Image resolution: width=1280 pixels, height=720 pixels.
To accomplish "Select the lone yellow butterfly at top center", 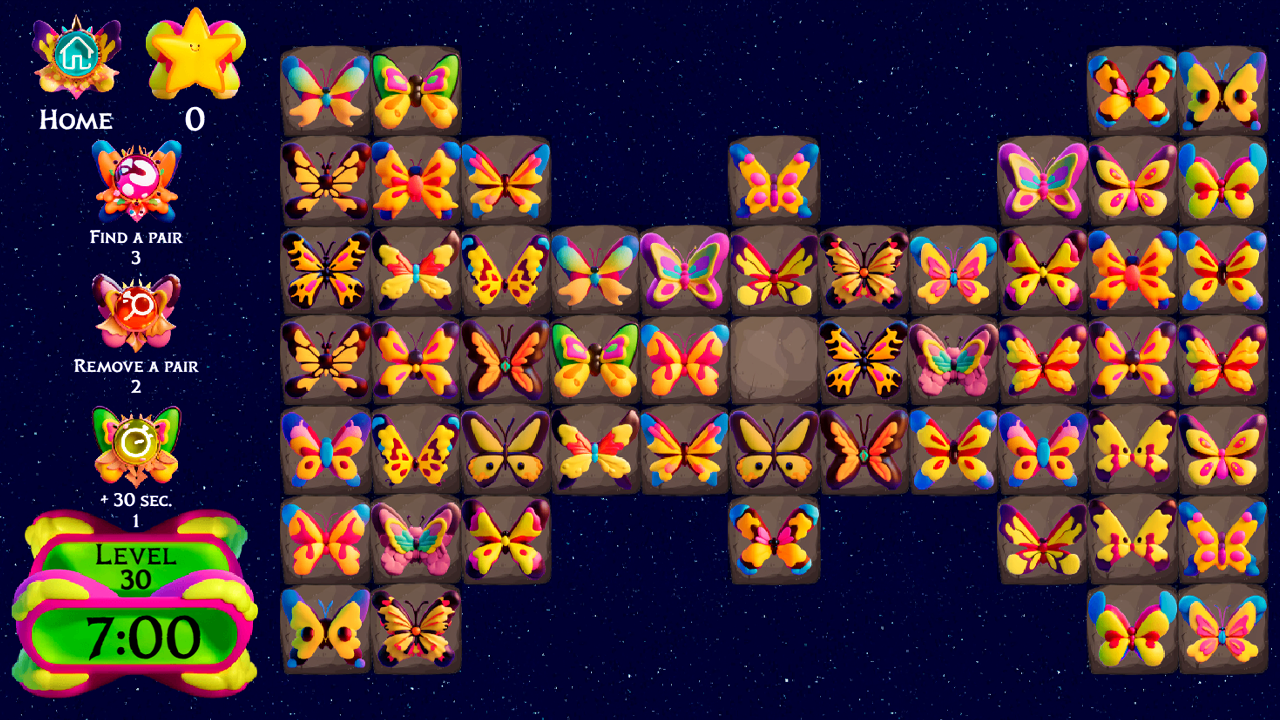I will tap(775, 185).
